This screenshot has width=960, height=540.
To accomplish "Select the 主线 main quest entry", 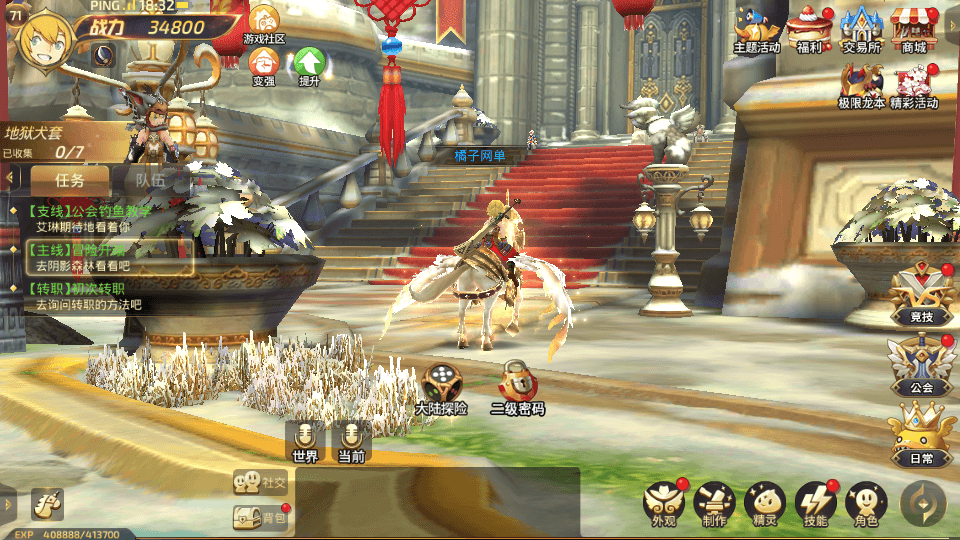I will [105, 257].
